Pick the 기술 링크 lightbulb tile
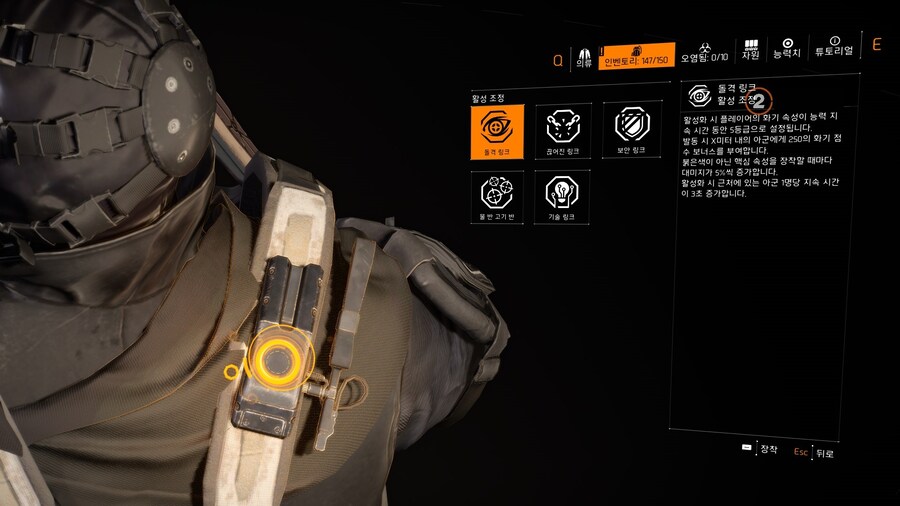The height and width of the screenshot is (506, 900). tap(562, 196)
